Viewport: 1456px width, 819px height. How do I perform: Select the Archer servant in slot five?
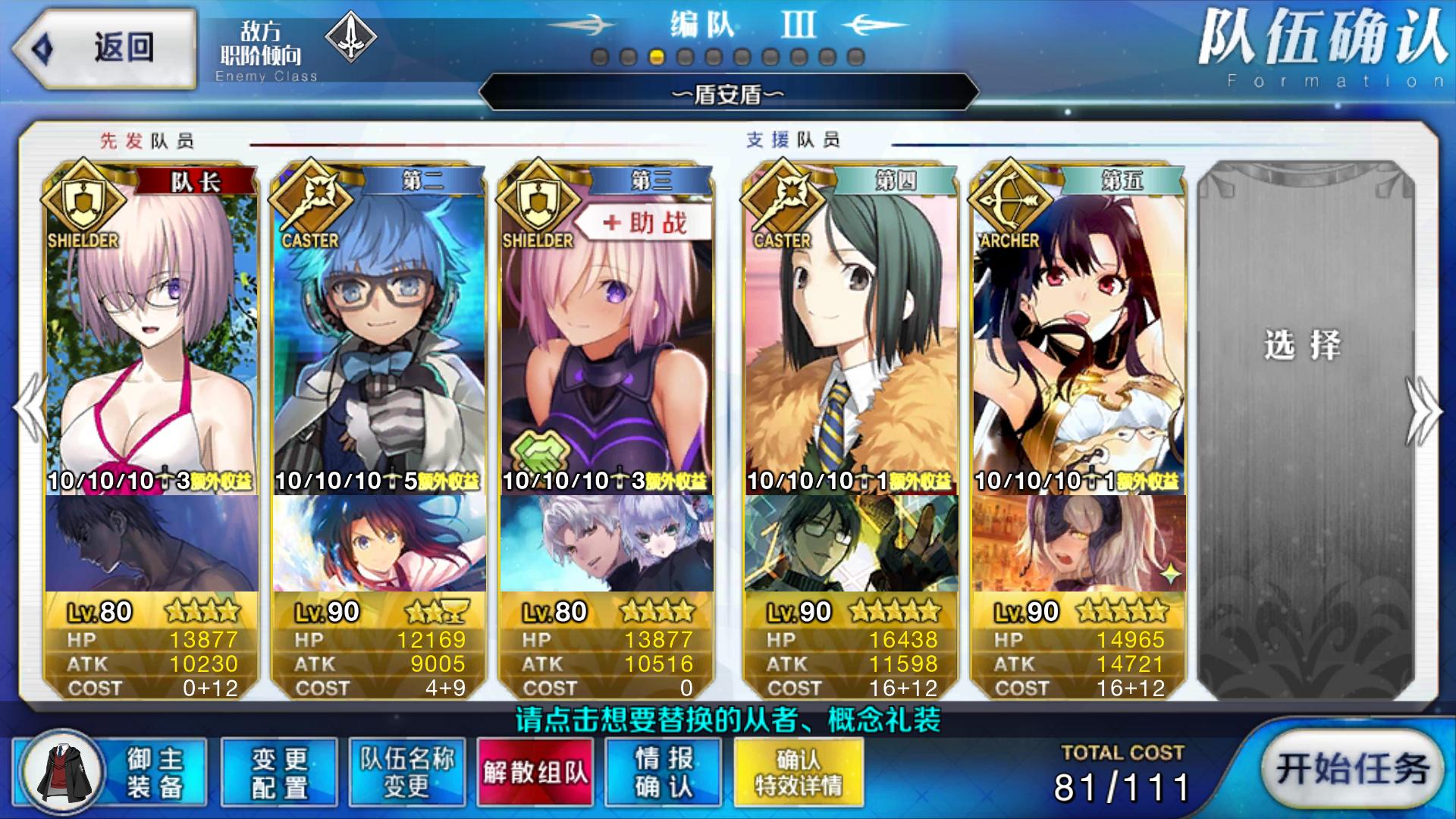[1078, 334]
